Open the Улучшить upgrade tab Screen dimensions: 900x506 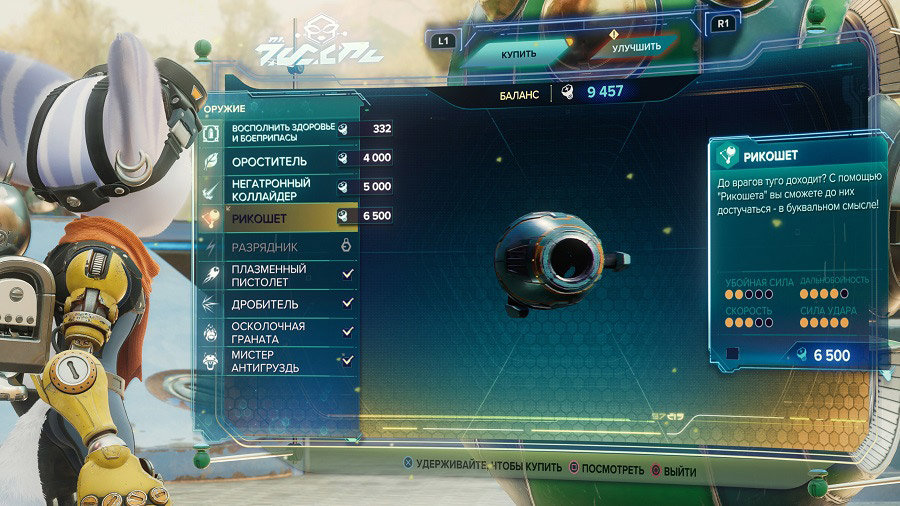[x=636, y=47]
